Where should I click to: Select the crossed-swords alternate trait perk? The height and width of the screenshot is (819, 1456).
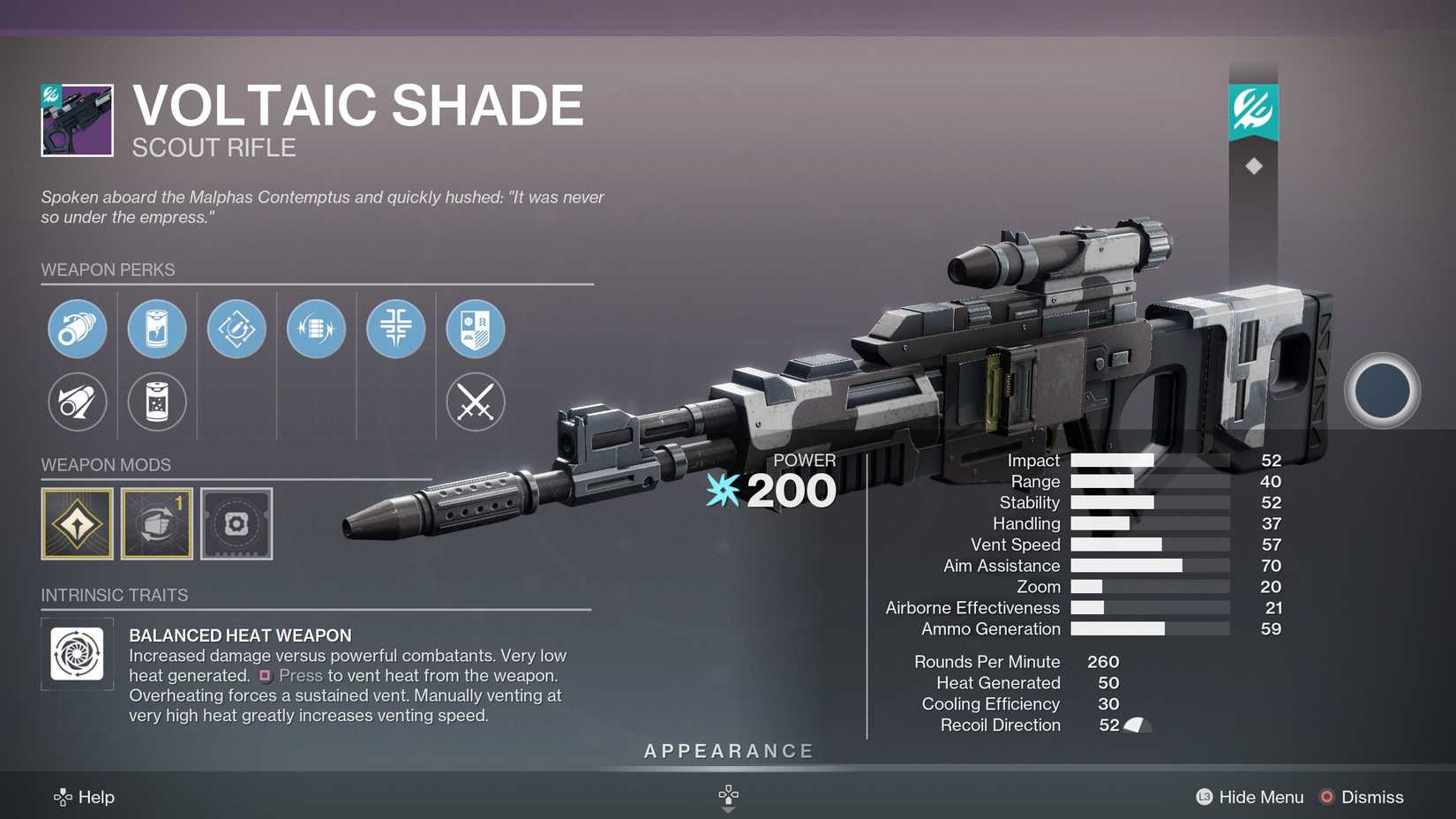pos(475,402)
